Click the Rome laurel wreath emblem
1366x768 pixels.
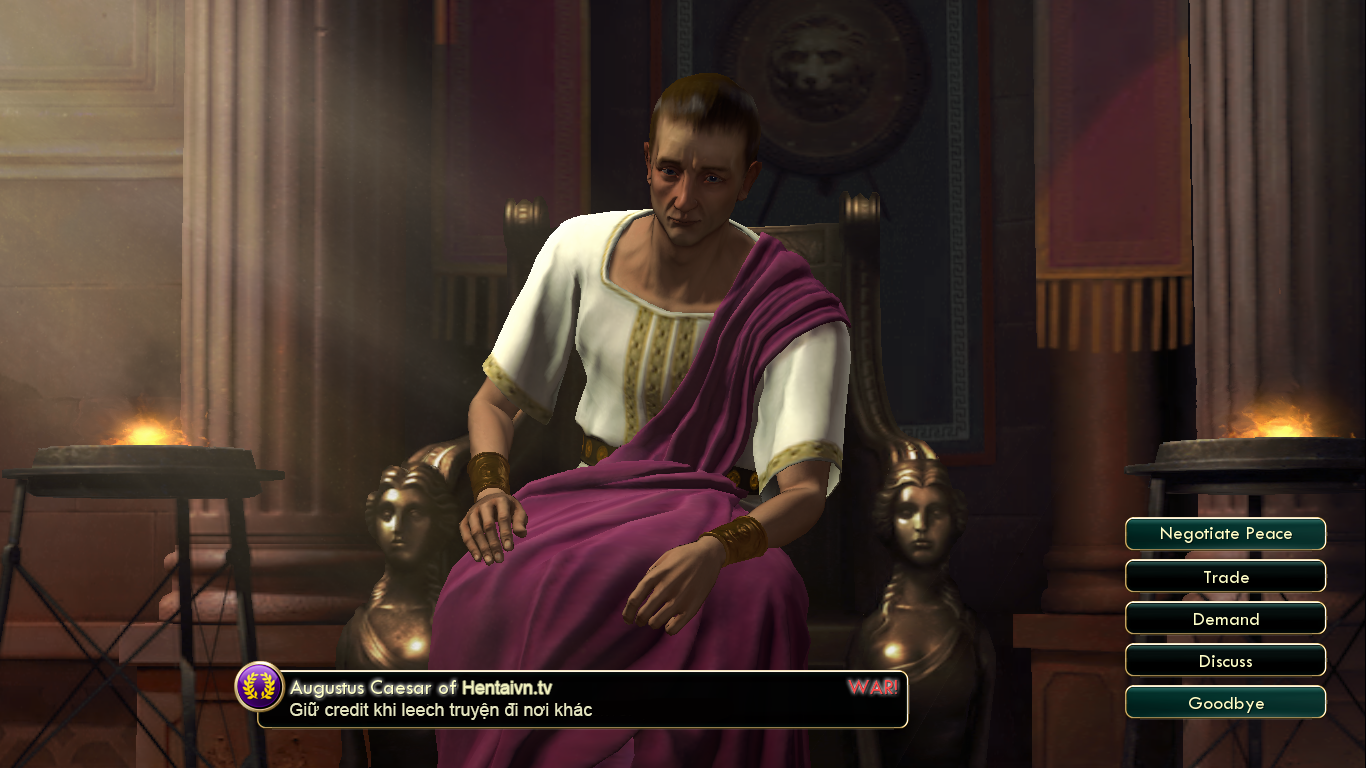pos(259,687)
